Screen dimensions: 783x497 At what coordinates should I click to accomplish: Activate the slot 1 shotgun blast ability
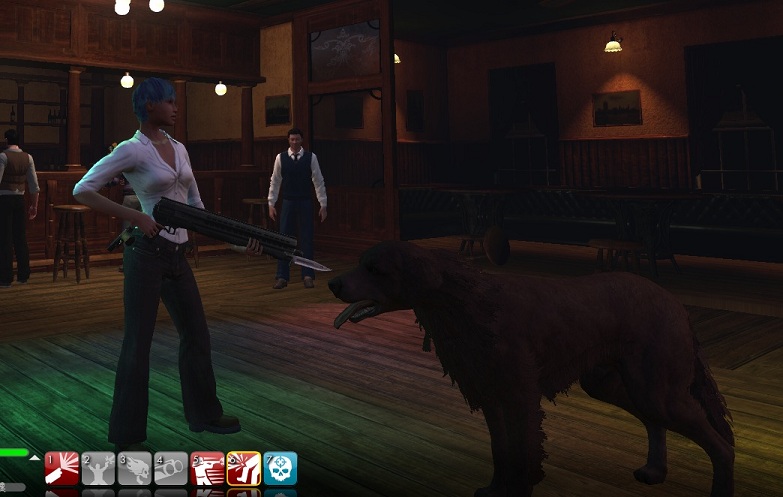62,469
